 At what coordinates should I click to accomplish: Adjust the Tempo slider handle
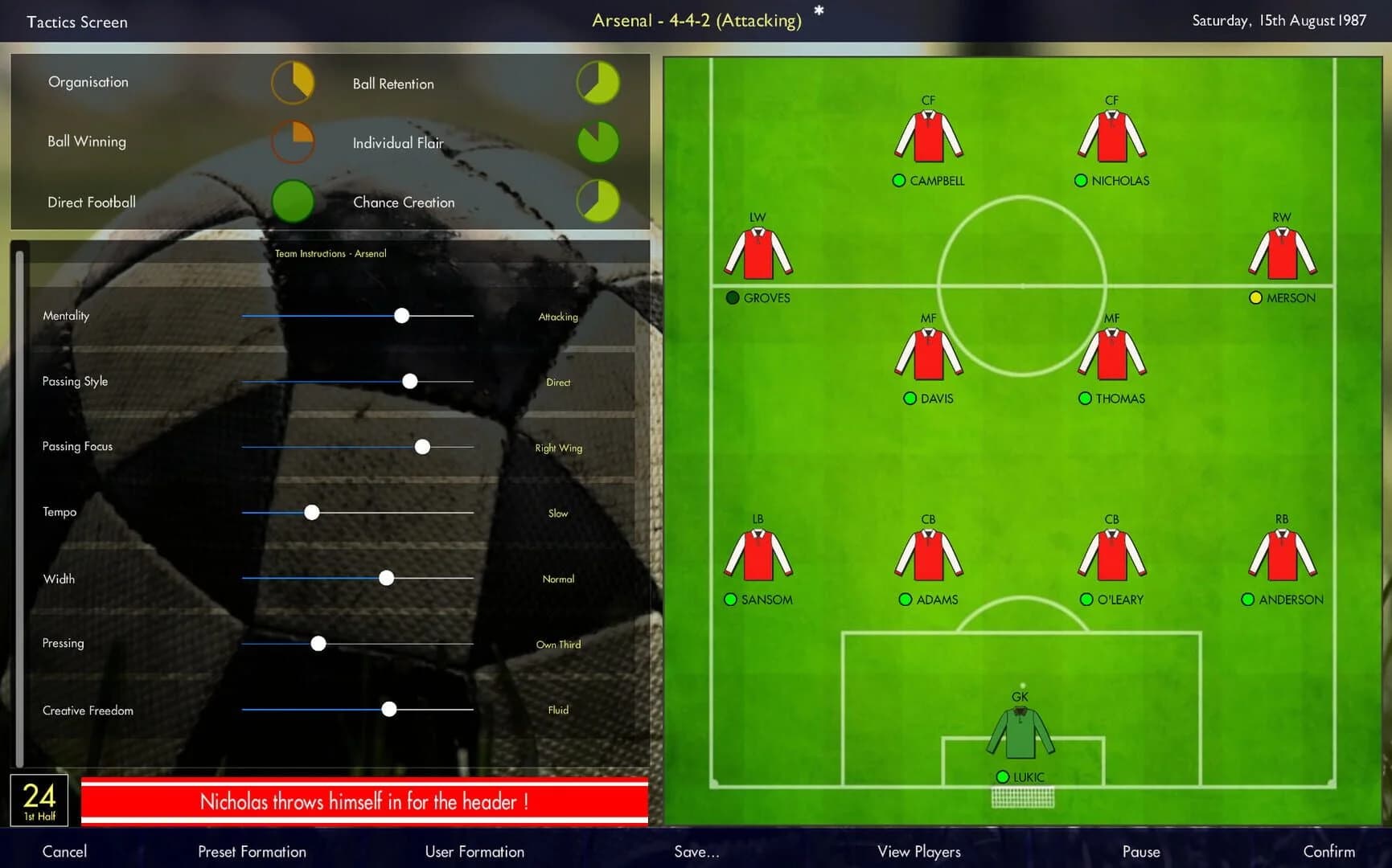(311, 512)
